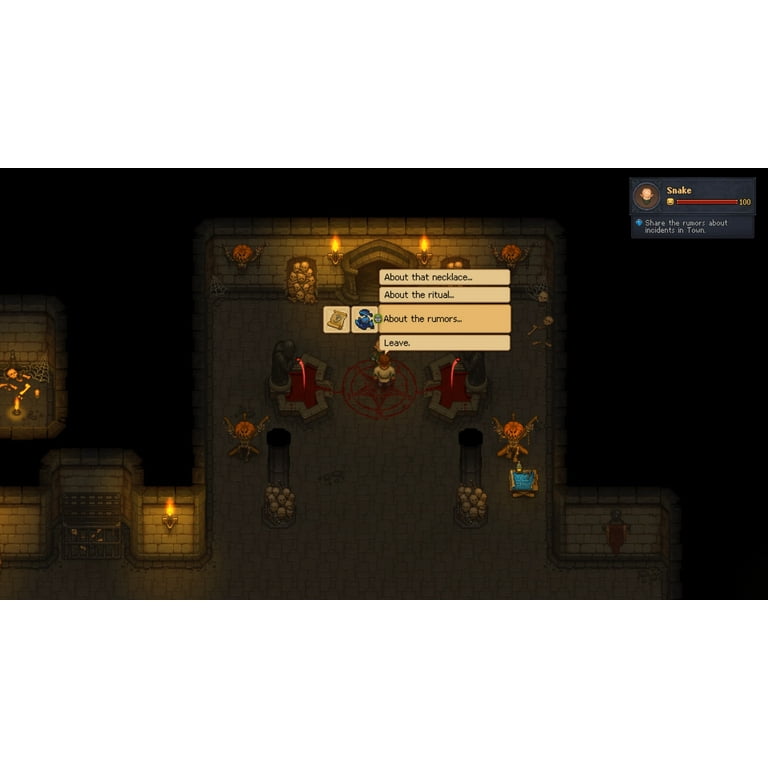This screenshot has height=768, width=768.
Task: Click the blue item icon beside rumors
Action: tap(364, 319)
